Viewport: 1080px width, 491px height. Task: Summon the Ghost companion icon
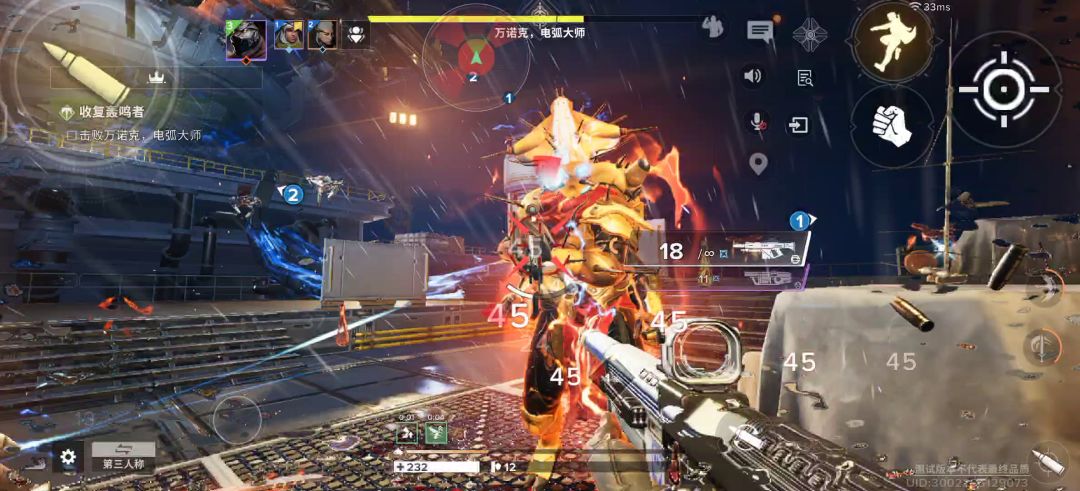coord(810,33)
